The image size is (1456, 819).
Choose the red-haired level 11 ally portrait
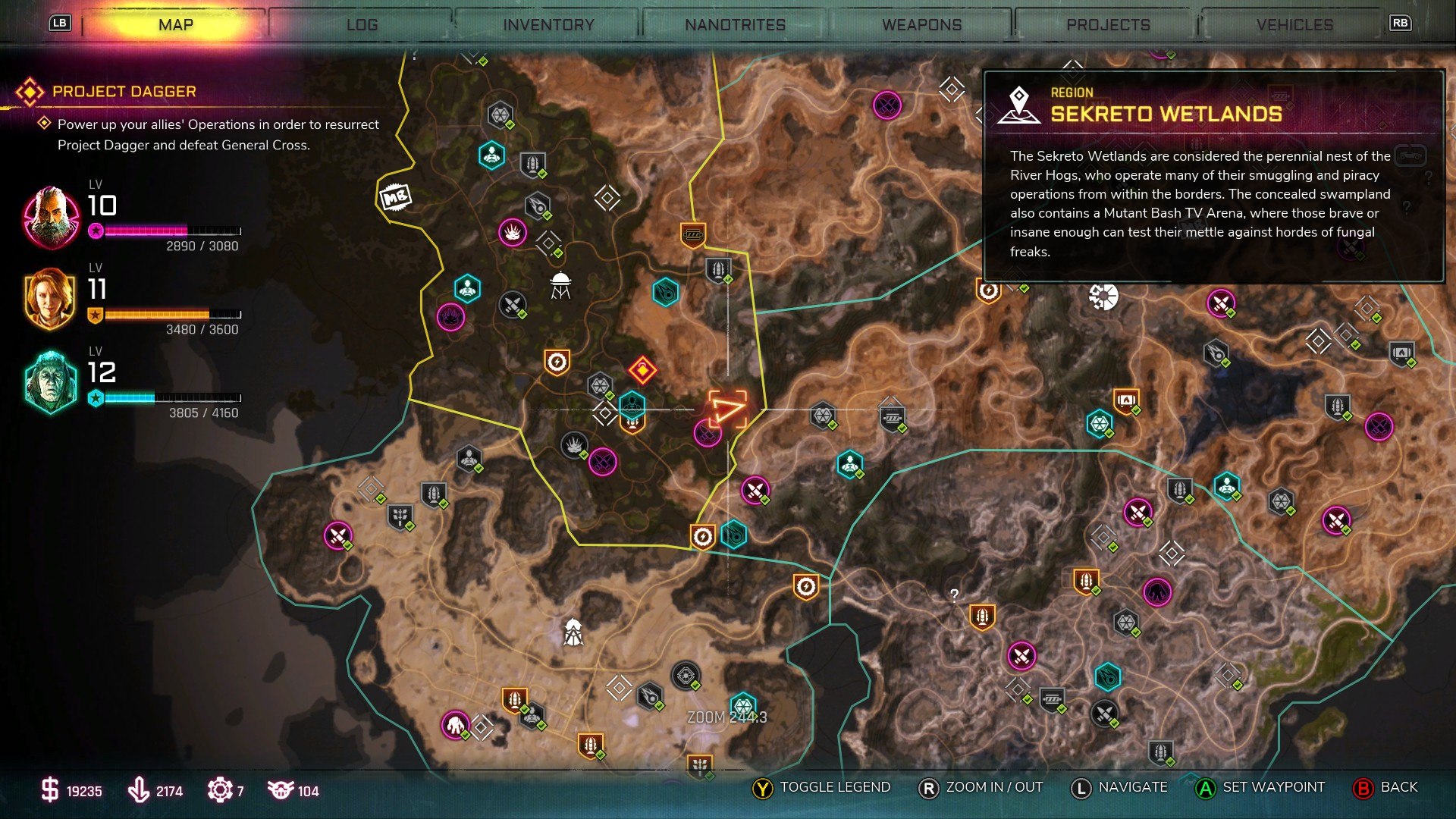click(x=50, y=299)
